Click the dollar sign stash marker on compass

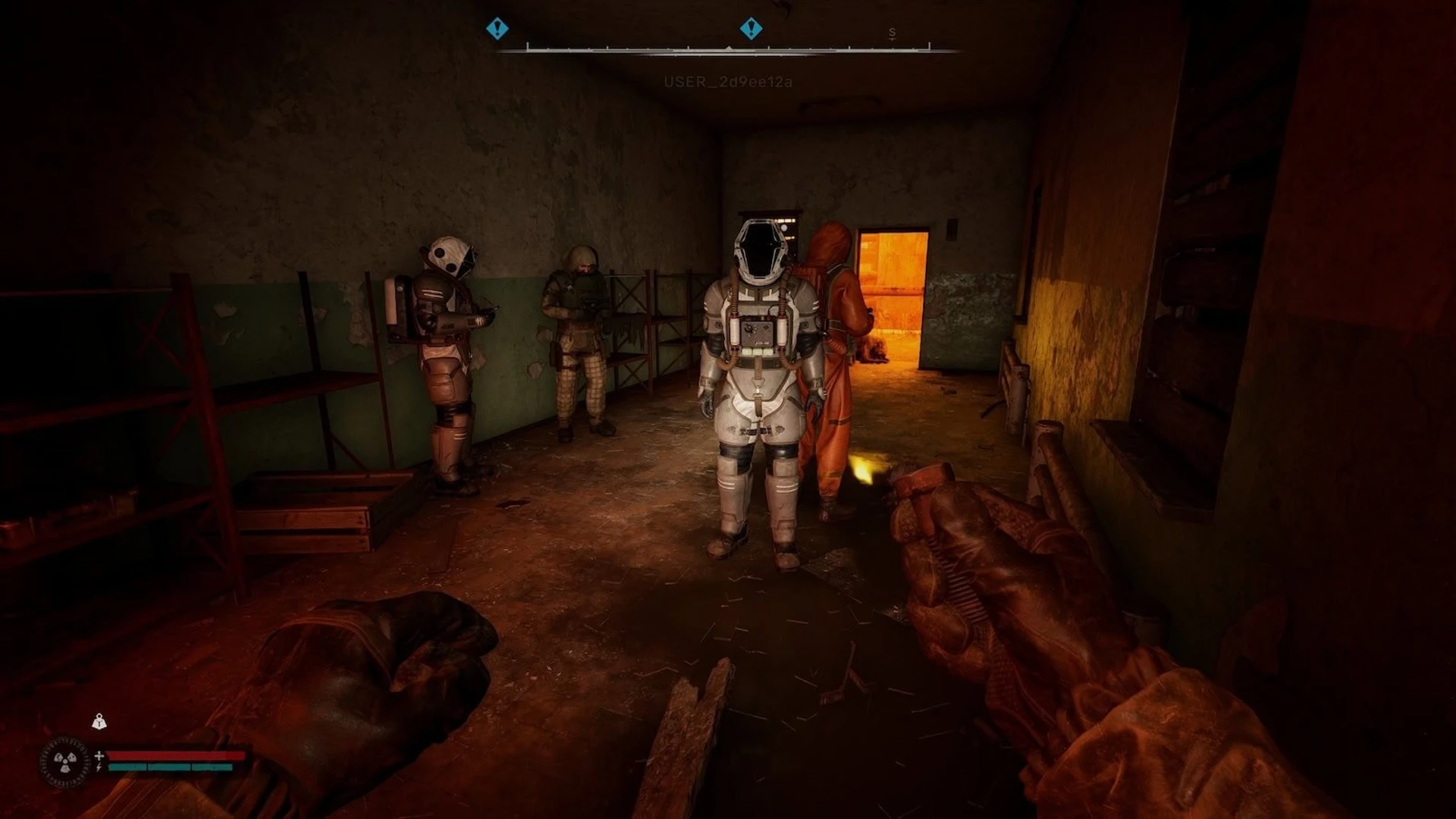point(893,33)
